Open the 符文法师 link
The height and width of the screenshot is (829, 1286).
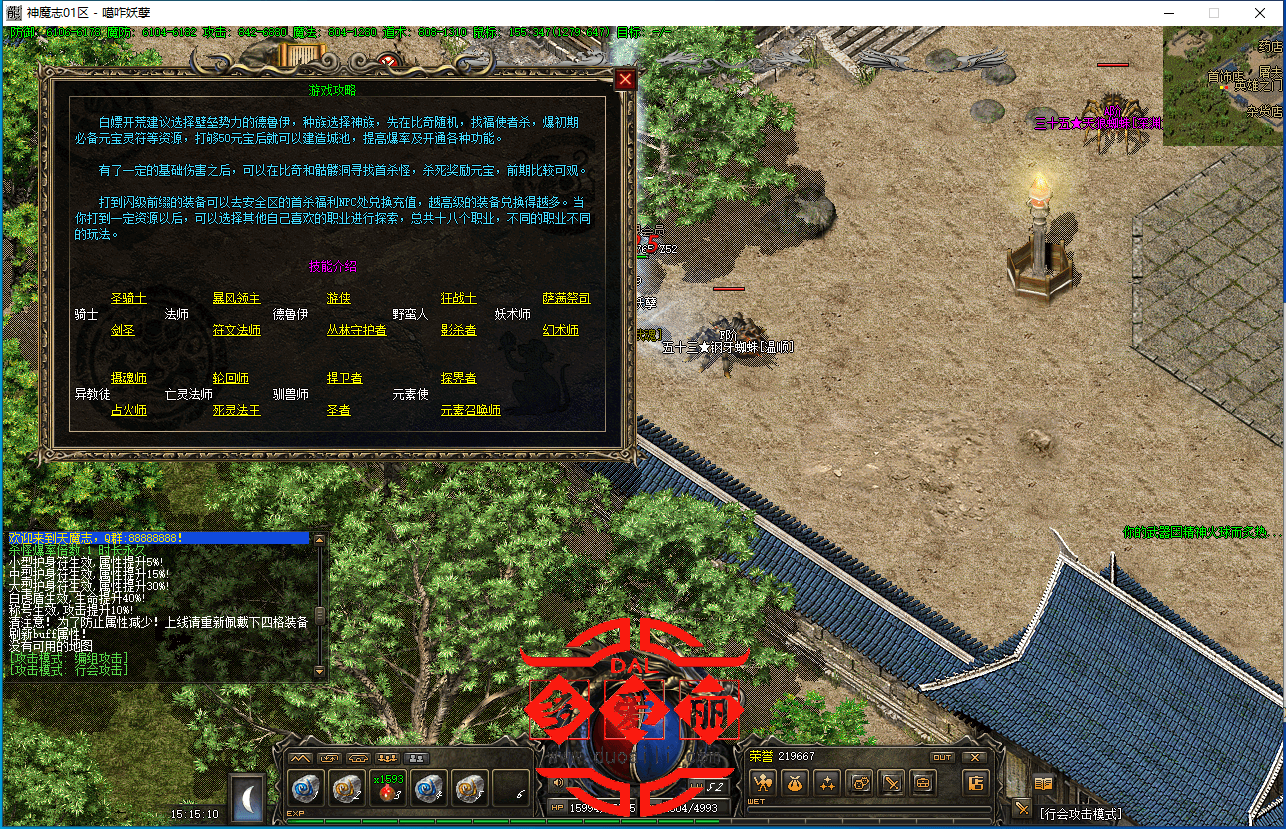tap(236, 330)
